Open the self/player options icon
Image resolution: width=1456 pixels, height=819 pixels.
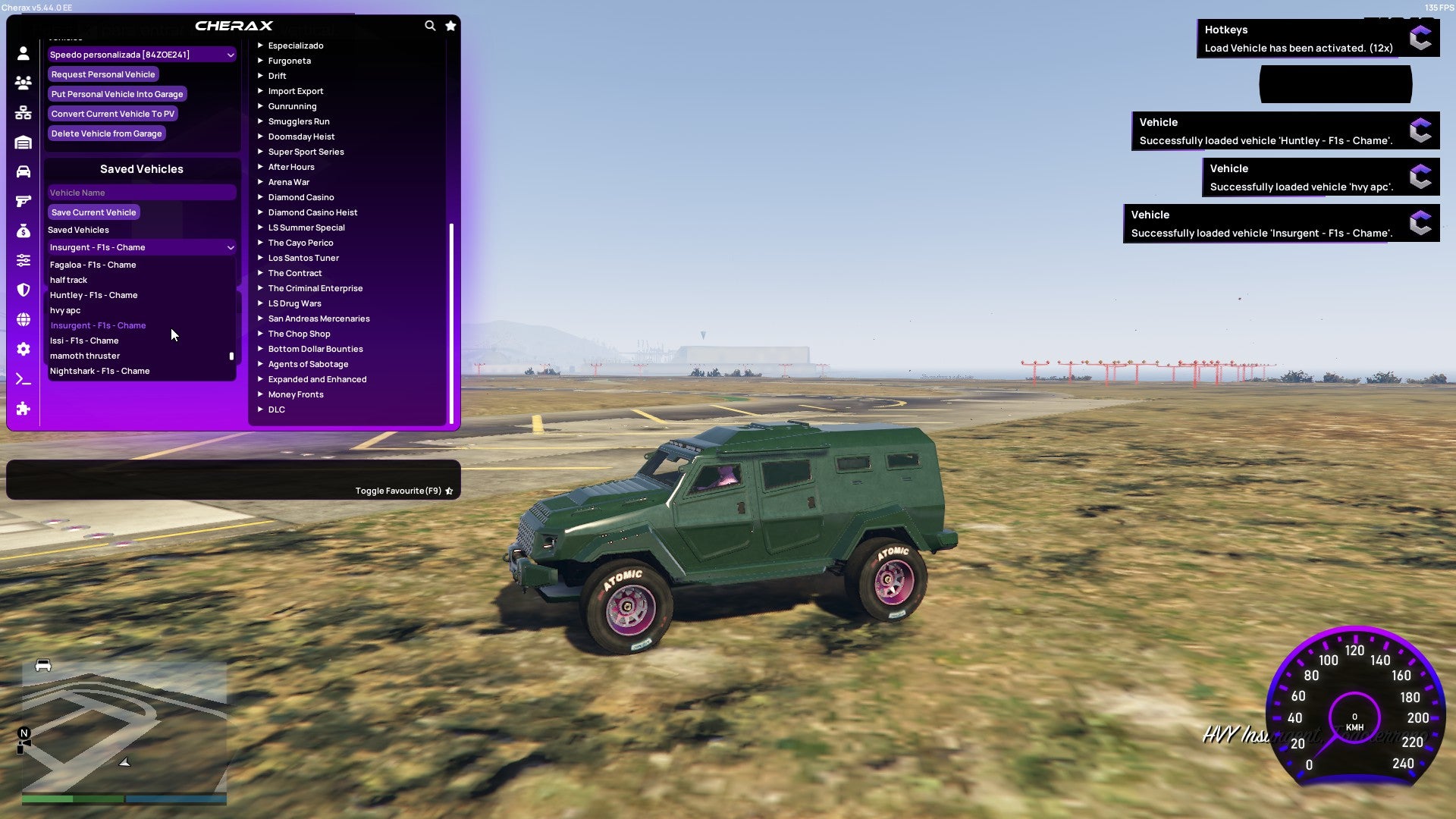[x=23, y=54]
